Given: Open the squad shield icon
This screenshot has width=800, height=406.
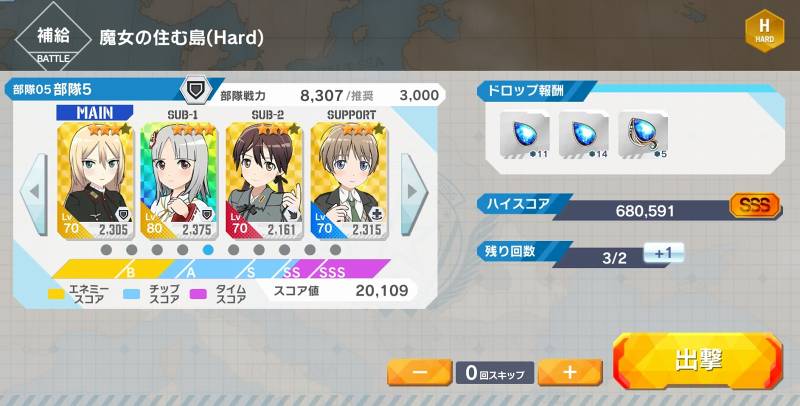Looking at the screenshot, I should 197,89.
